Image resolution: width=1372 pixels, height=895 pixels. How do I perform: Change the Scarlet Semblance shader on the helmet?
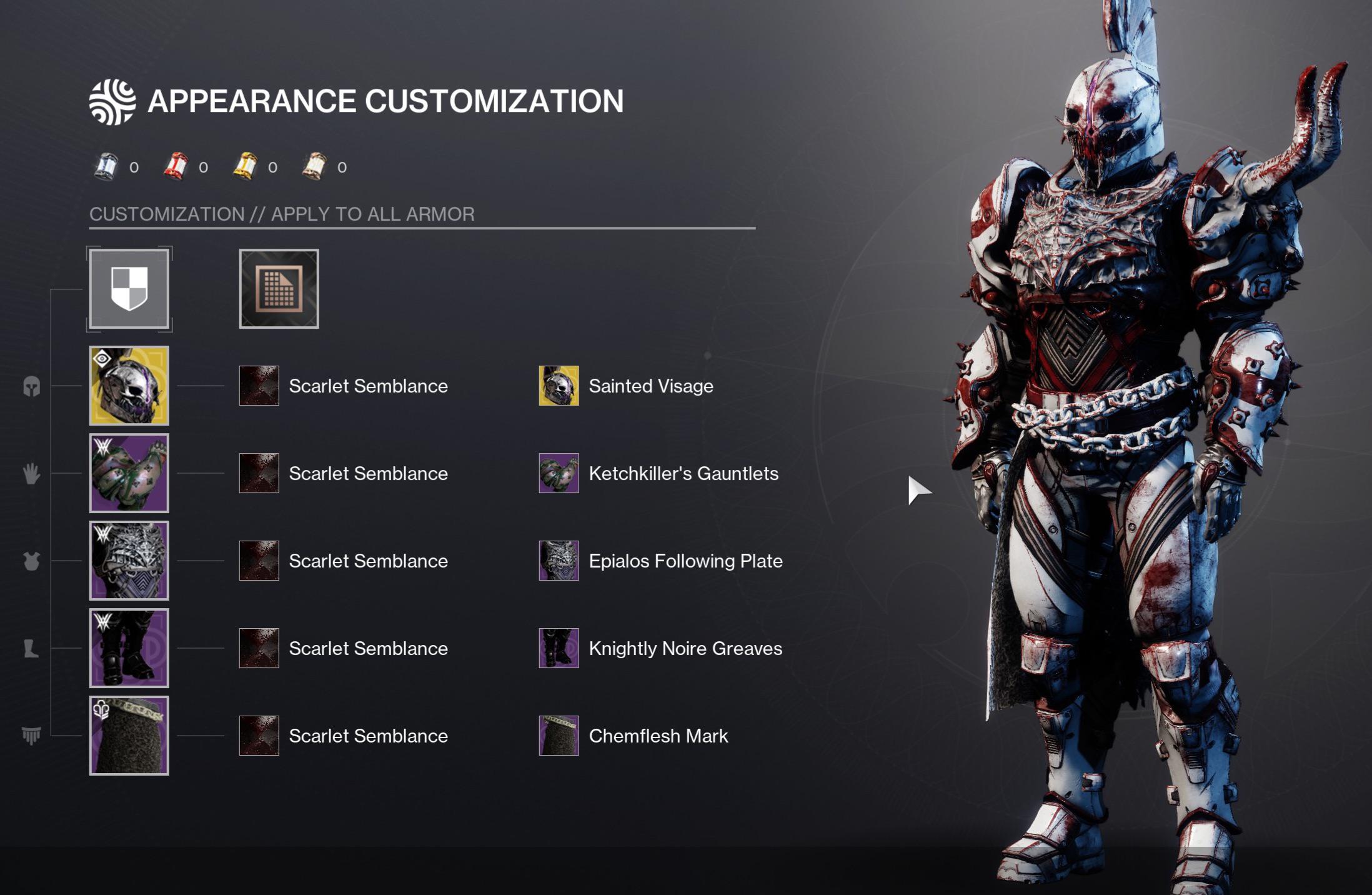pos(258,386)
